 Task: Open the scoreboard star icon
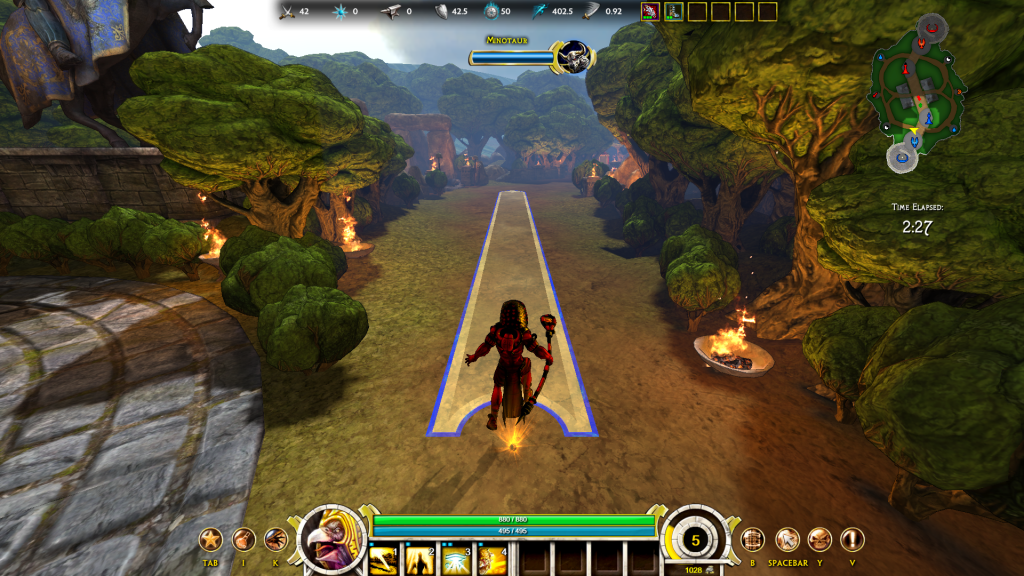coord(210,540)
